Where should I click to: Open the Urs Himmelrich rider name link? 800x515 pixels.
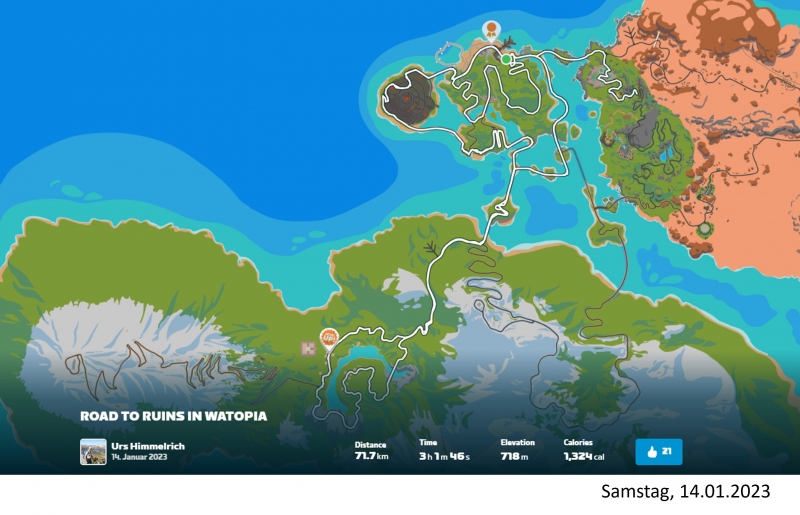point(148,446)
